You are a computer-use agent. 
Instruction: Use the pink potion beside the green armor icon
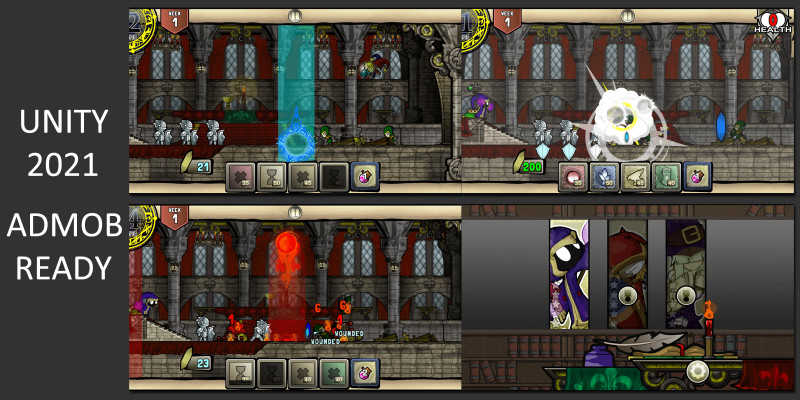point(697,176)
